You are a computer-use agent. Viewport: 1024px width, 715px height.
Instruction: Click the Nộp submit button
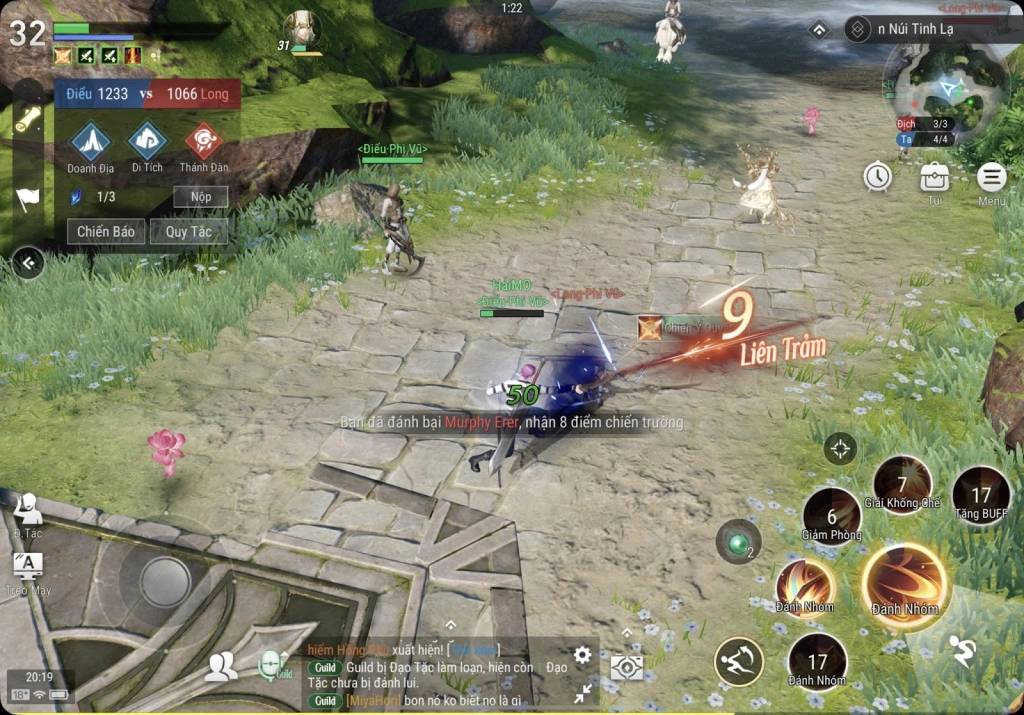(x=201, y=197)
